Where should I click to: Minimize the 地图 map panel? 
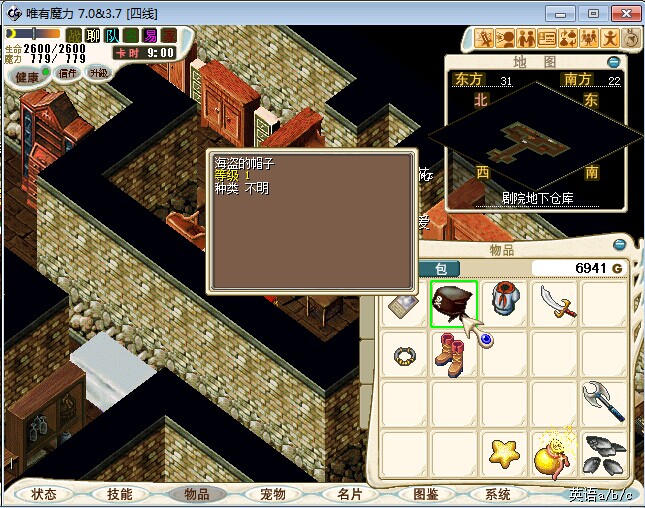(x=615, y=62)
